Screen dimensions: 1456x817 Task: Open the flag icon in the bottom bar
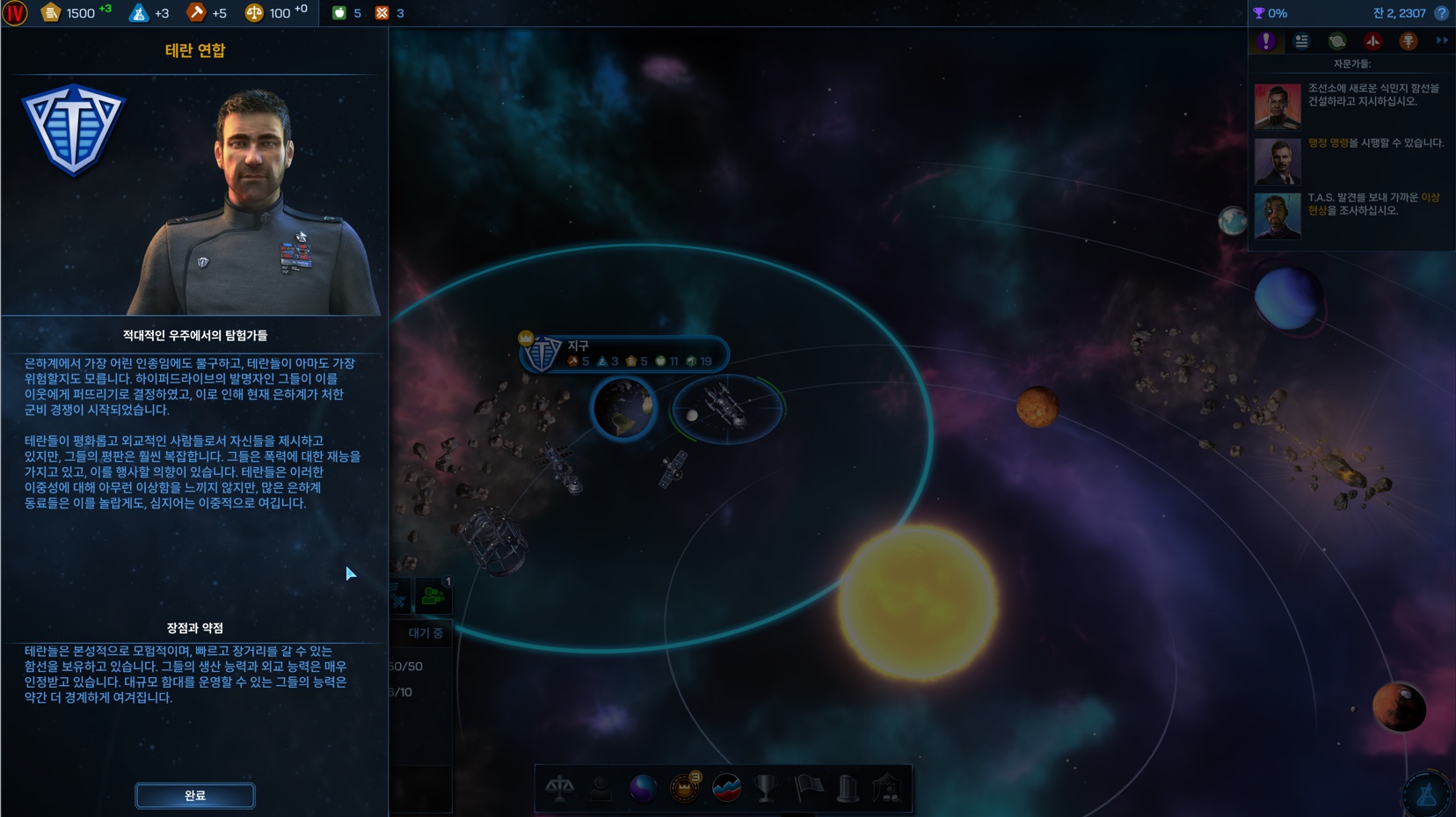808,788
